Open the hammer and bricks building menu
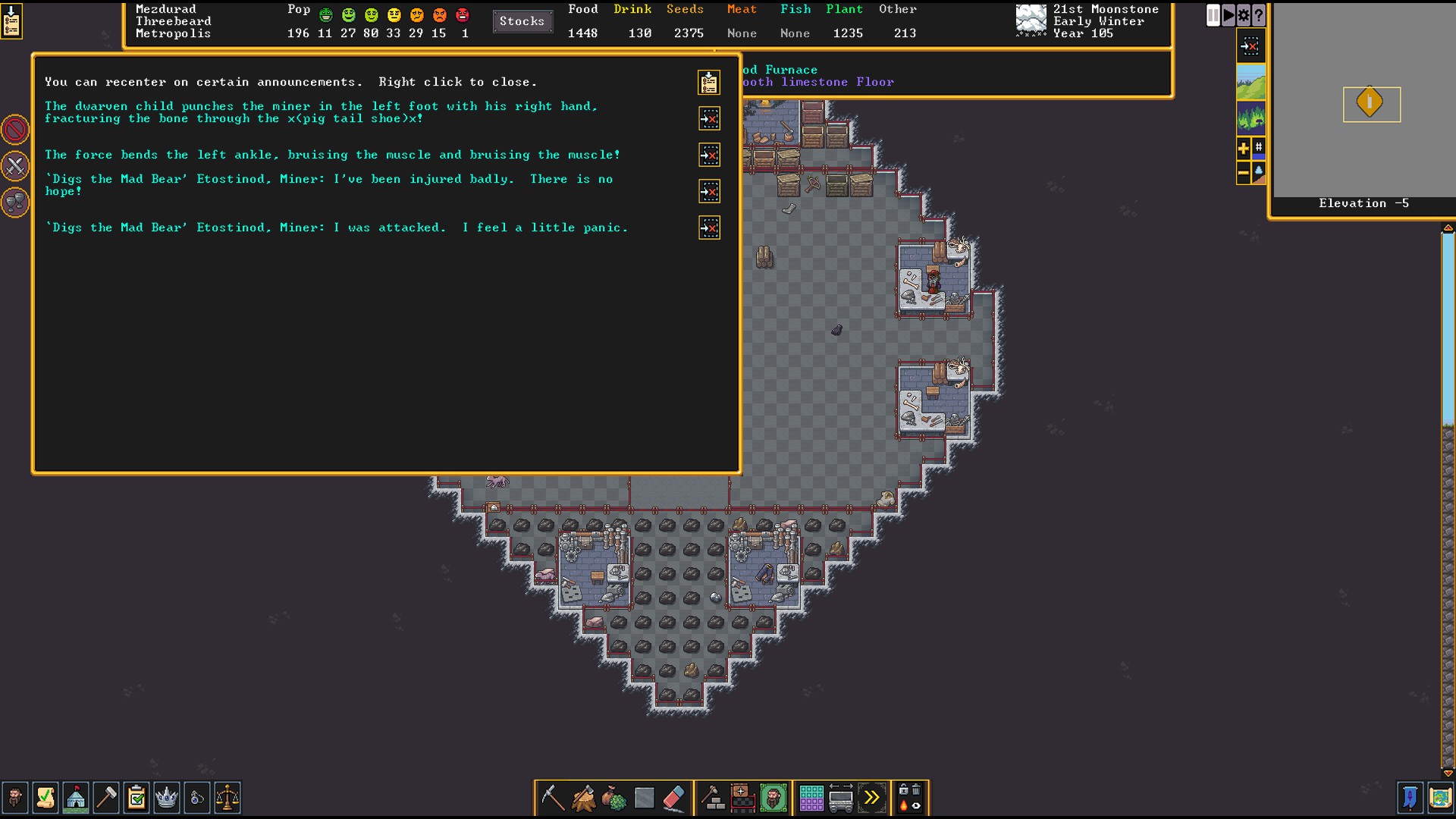Viewport: 1456px width, 819px height. (x=712, y=798)
